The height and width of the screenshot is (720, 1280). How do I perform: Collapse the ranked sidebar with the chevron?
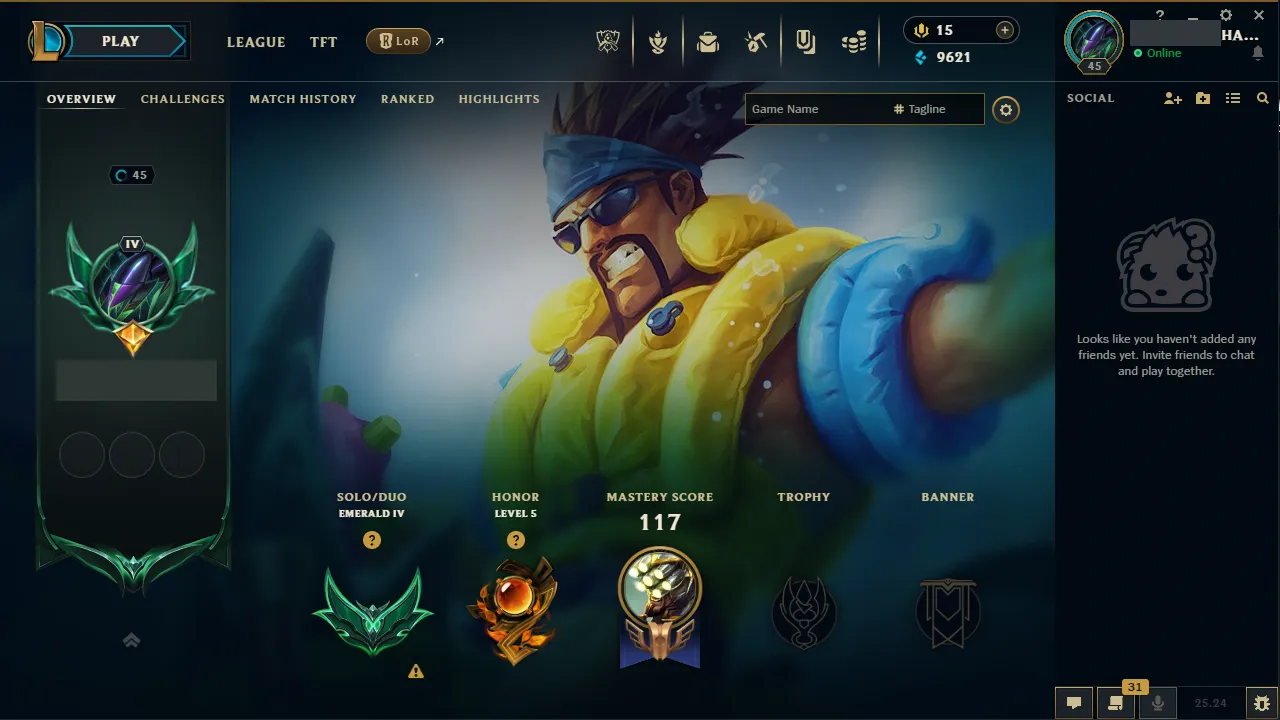pyautogui.click(x=131, y=640)
